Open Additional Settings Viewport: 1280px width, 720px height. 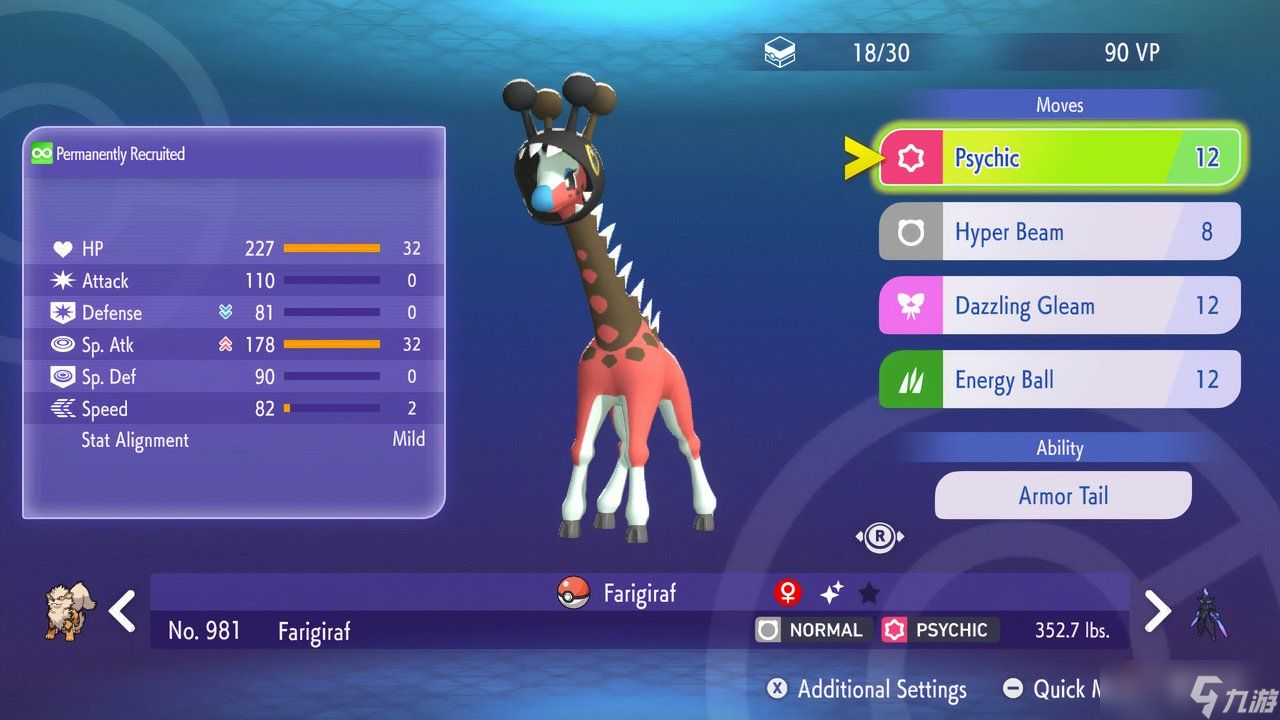[x=867, y=689]
